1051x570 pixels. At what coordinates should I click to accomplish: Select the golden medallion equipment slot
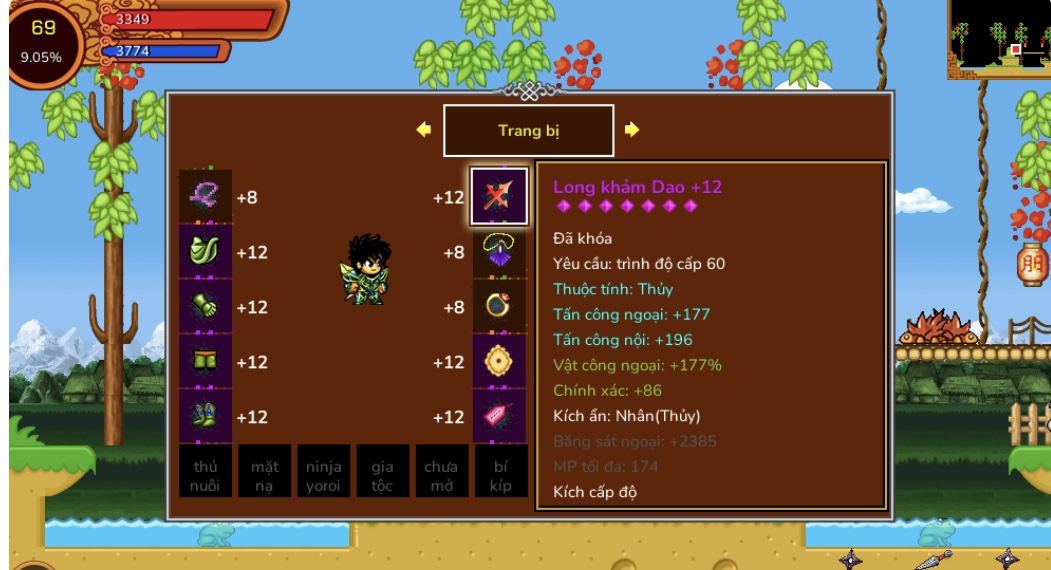[499, 362]
